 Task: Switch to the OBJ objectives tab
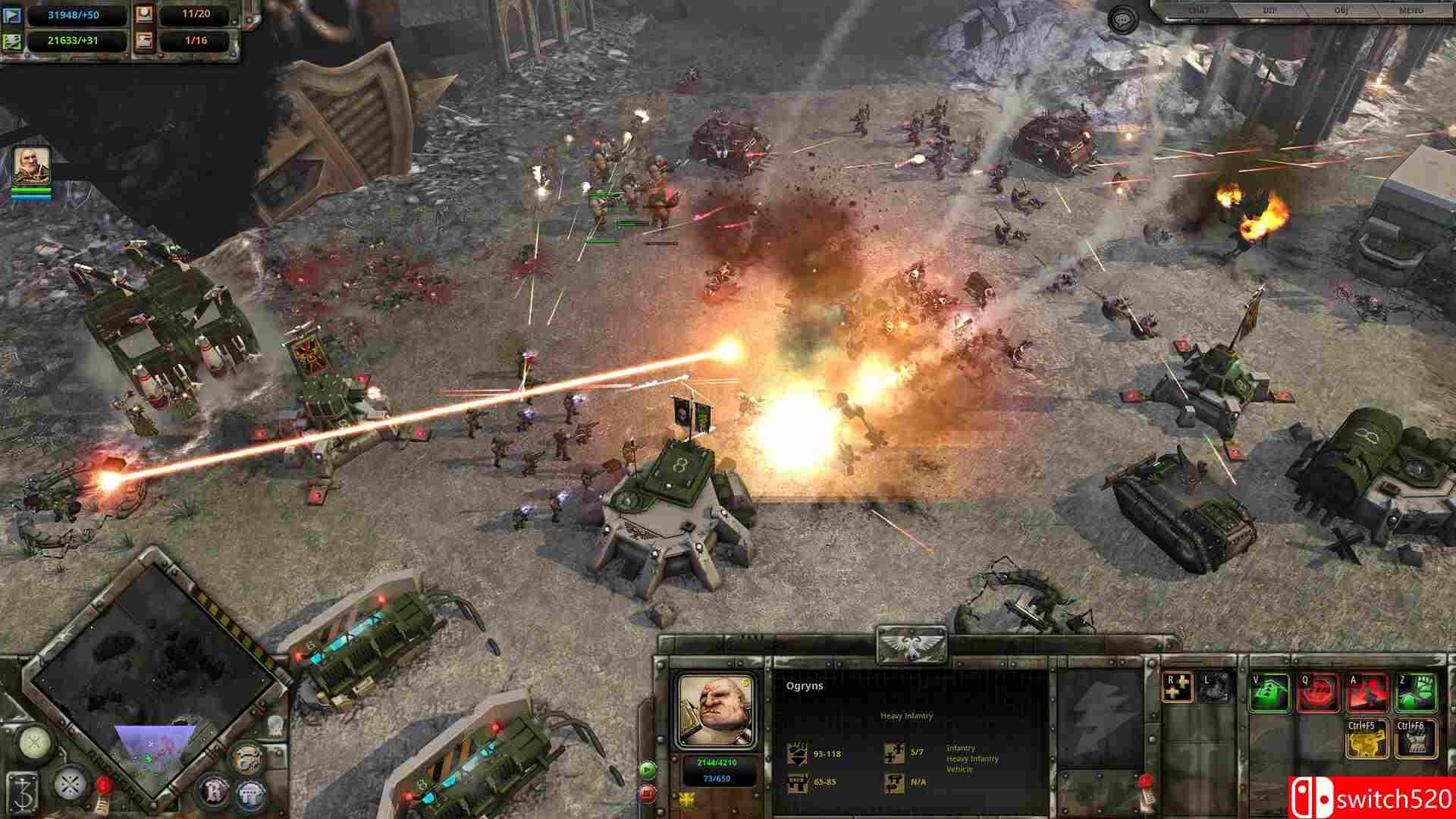[x=1342, y=10]
